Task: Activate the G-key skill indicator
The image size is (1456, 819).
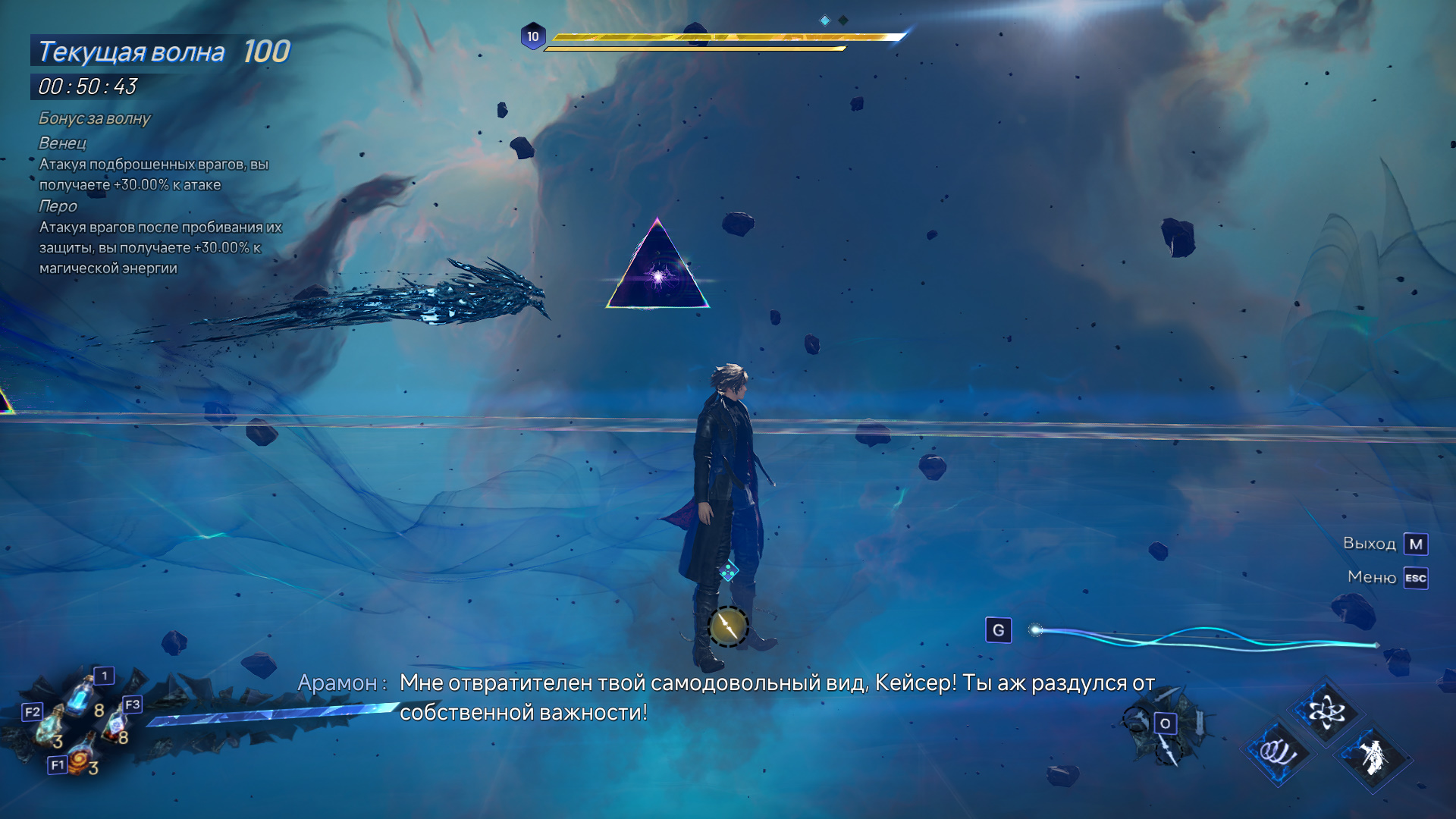Action: (x=999, y=628)
